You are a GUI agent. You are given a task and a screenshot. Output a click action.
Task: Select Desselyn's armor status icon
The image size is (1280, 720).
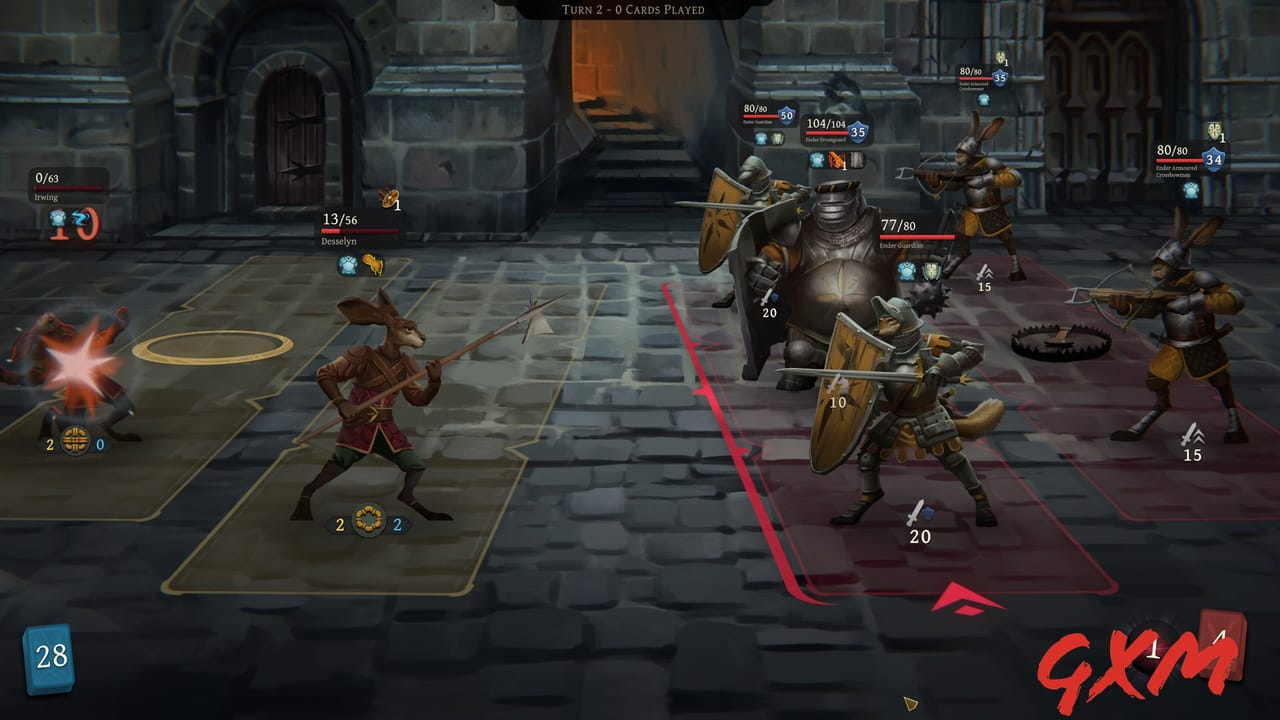pos(348,264)
